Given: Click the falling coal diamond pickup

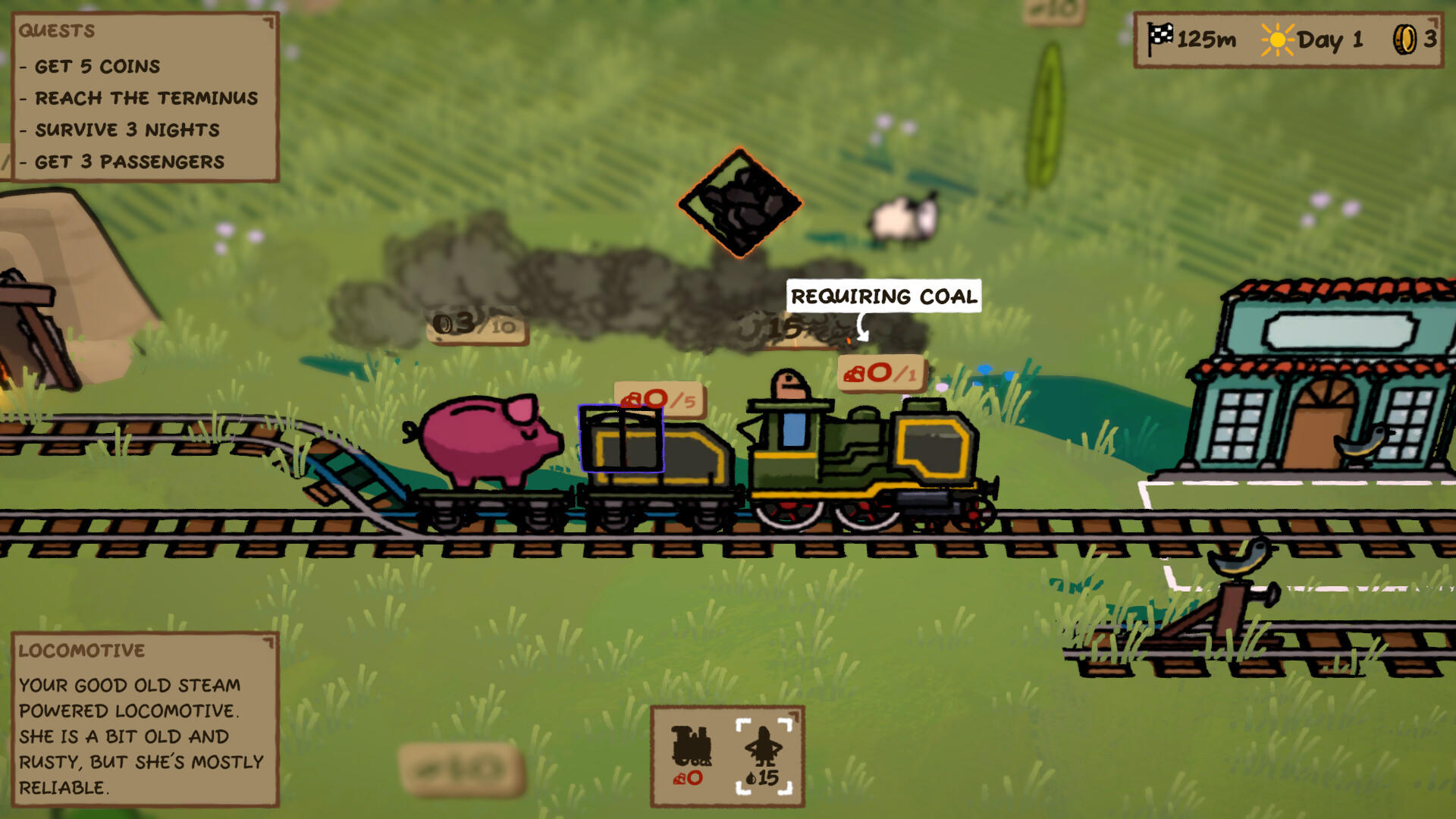Looking at the screenshot, I should (739, 203).
